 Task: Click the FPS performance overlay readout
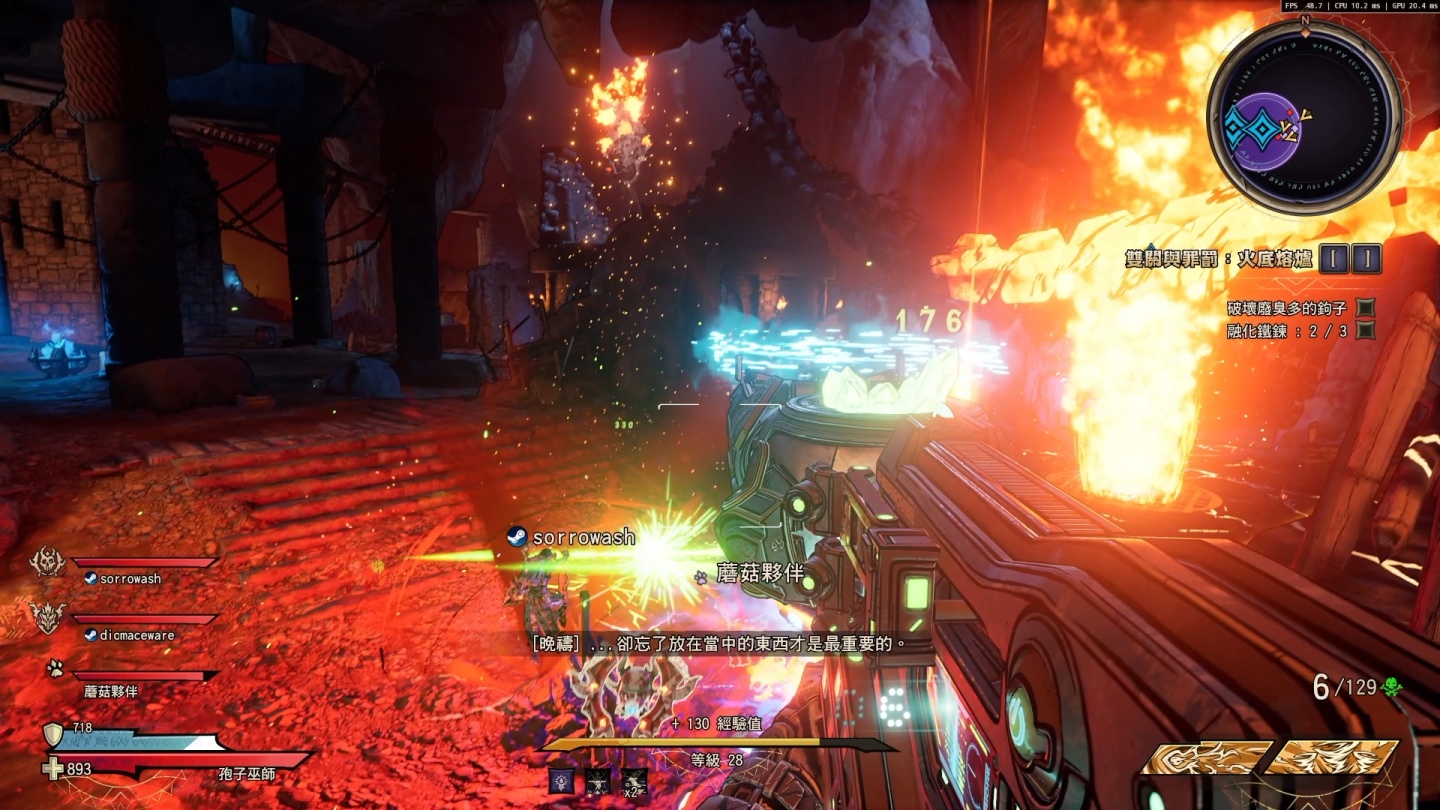(1359, 6)
